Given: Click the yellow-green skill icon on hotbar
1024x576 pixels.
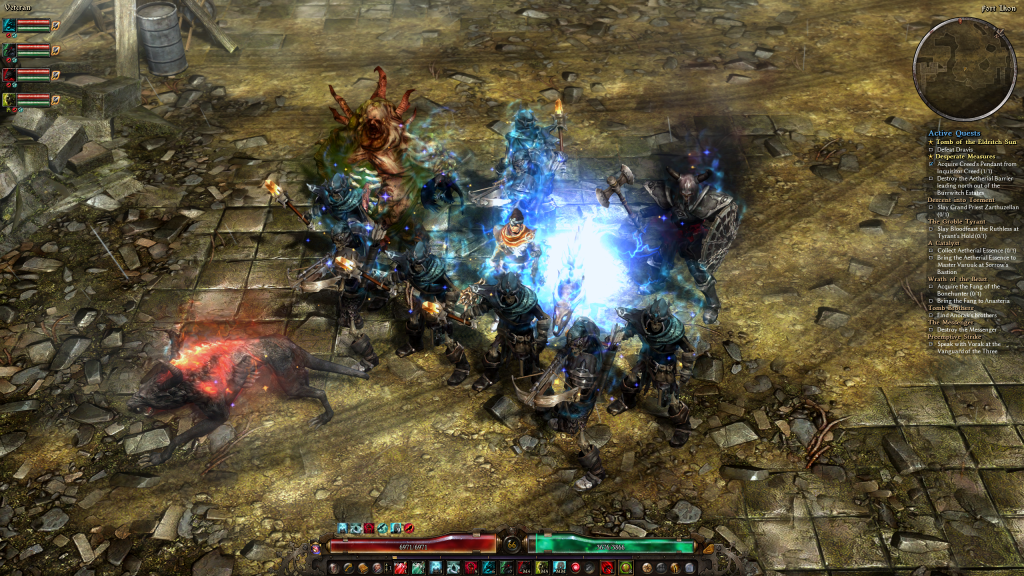Looking at the screenshot, I should click(x=540, y=567).
